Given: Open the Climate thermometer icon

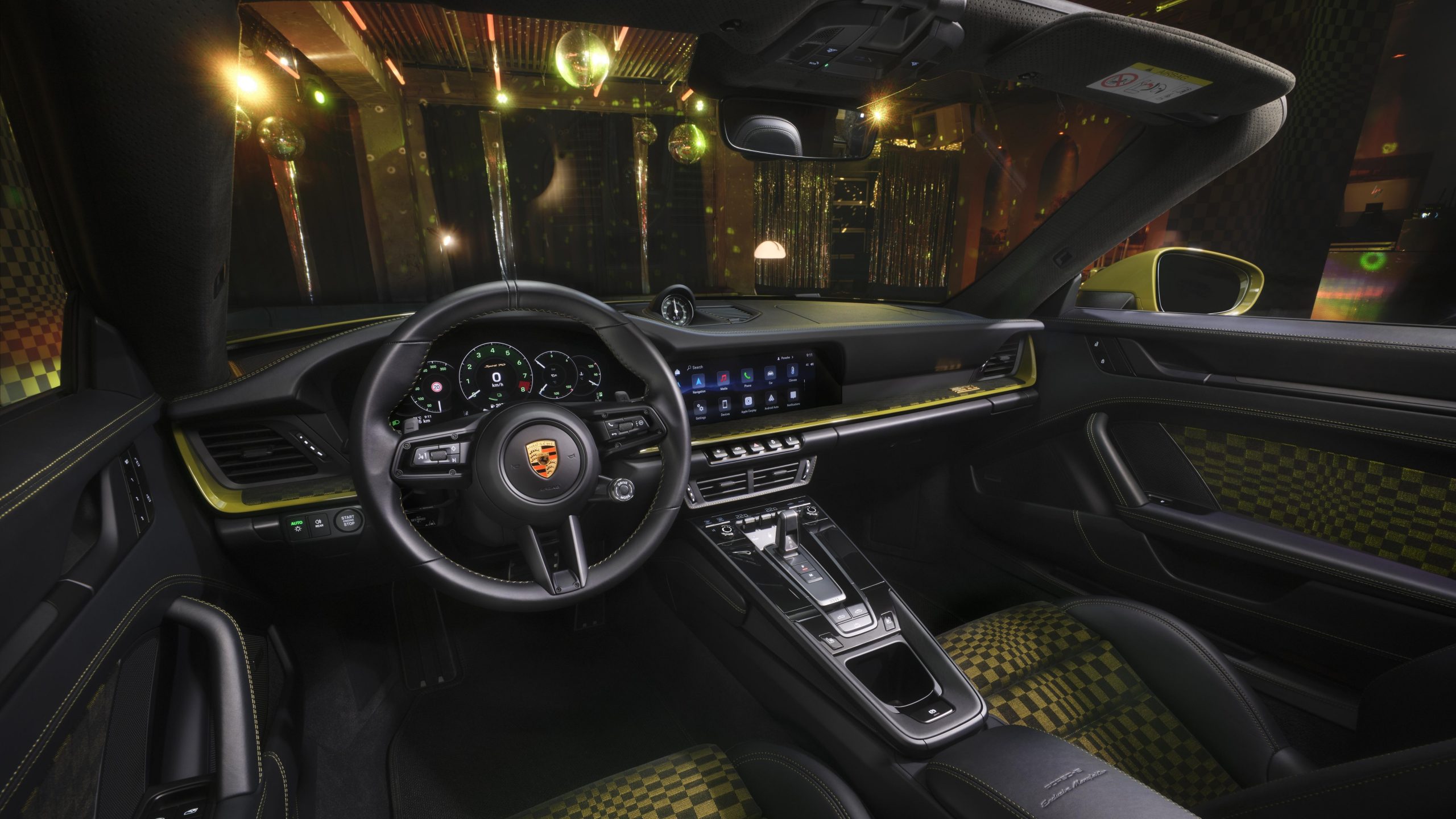Looking at the screenshot, I should click(792, 370).
